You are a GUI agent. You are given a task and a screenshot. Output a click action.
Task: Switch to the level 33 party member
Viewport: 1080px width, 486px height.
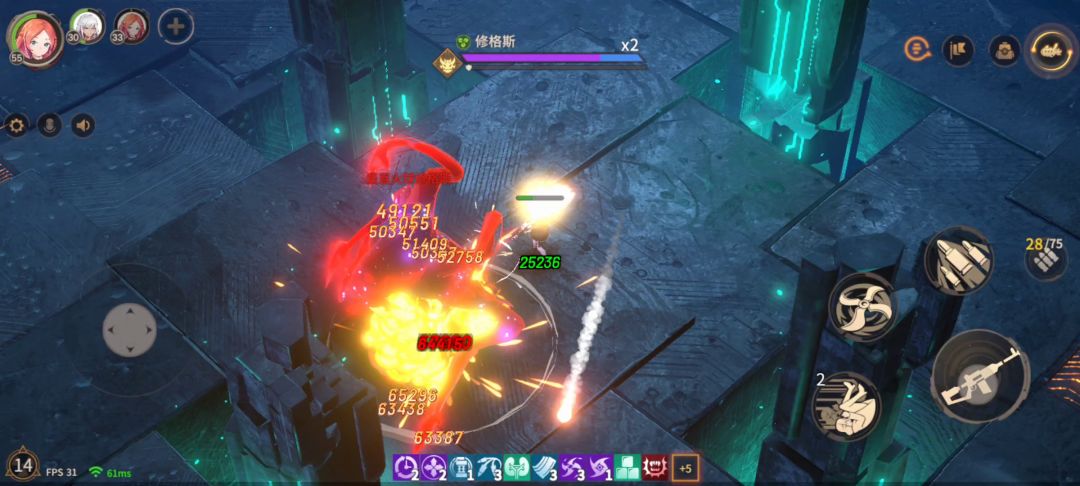coord(131,26)
